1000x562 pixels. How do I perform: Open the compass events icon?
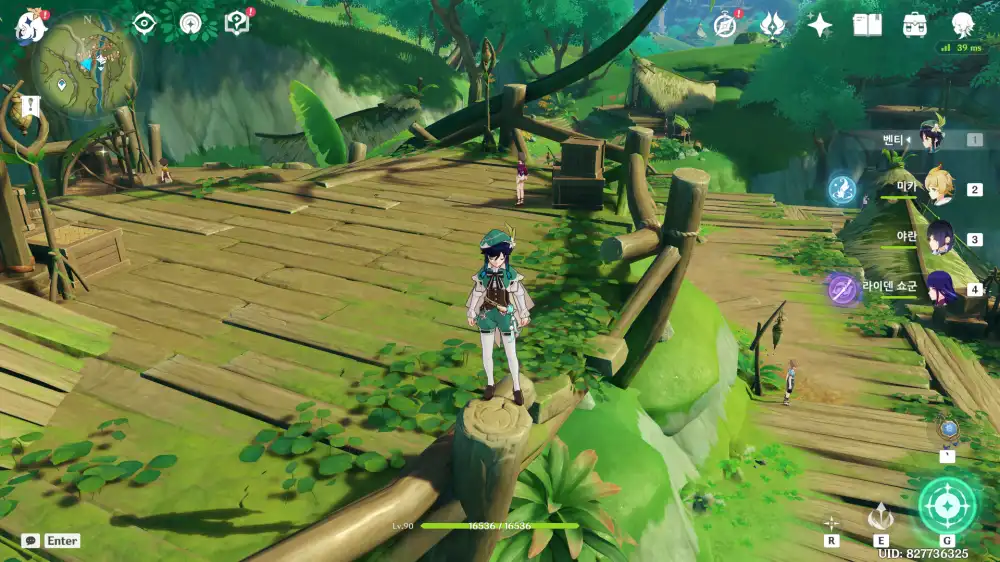tap(726, 25)
